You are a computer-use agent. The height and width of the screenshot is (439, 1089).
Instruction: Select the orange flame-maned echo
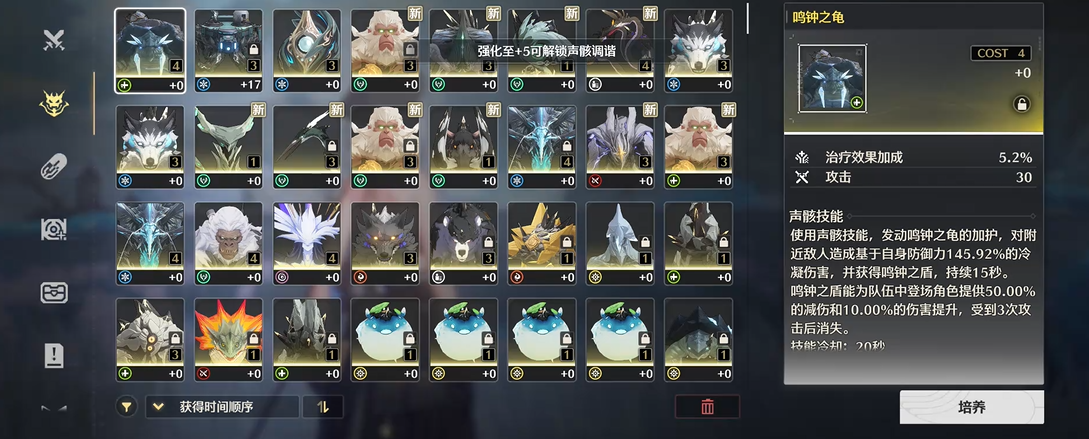(x=228, y=336)
